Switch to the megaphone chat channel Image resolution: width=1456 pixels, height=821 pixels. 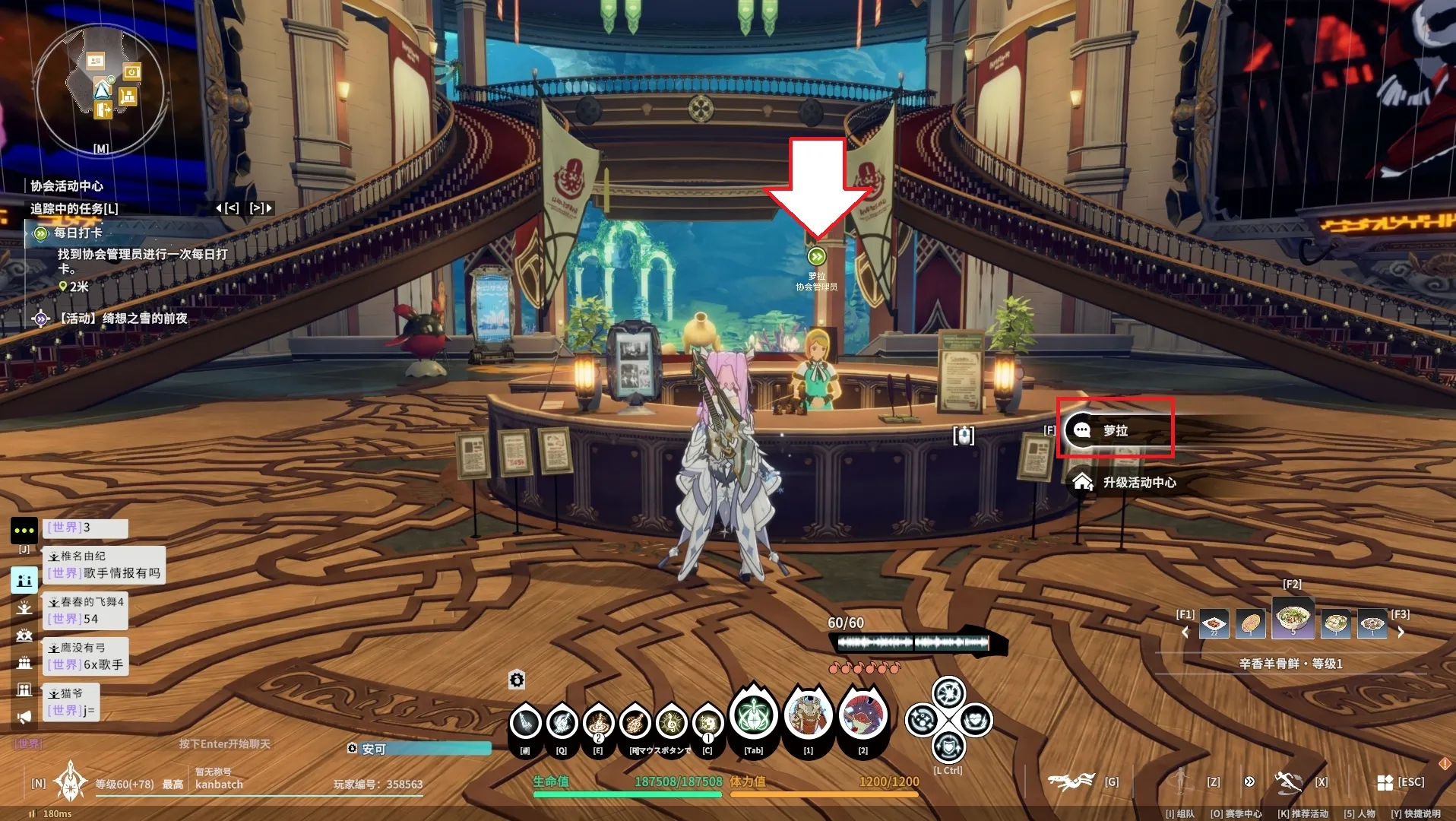pyautogui.click(x=24, y=716)
